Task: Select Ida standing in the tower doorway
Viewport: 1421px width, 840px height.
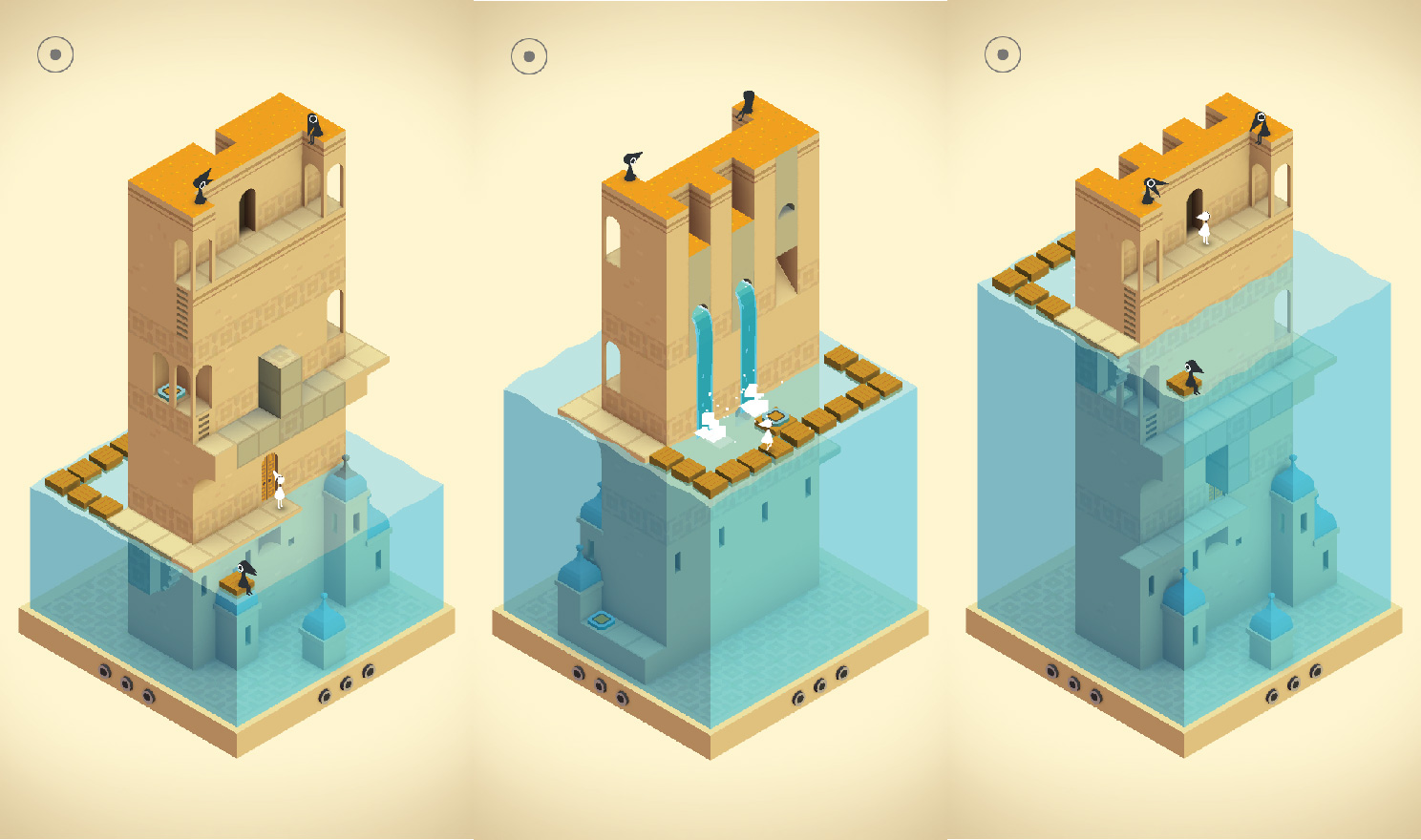Action: click(x=1205, y=224)
